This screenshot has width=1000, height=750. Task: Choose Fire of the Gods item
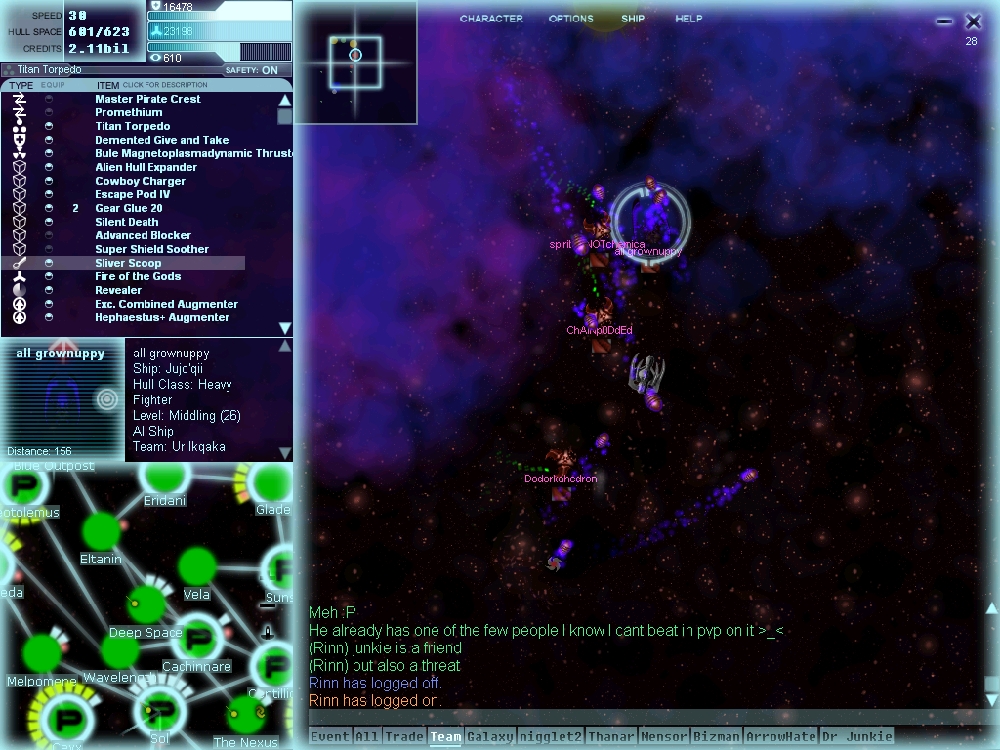tap(138, 277)
